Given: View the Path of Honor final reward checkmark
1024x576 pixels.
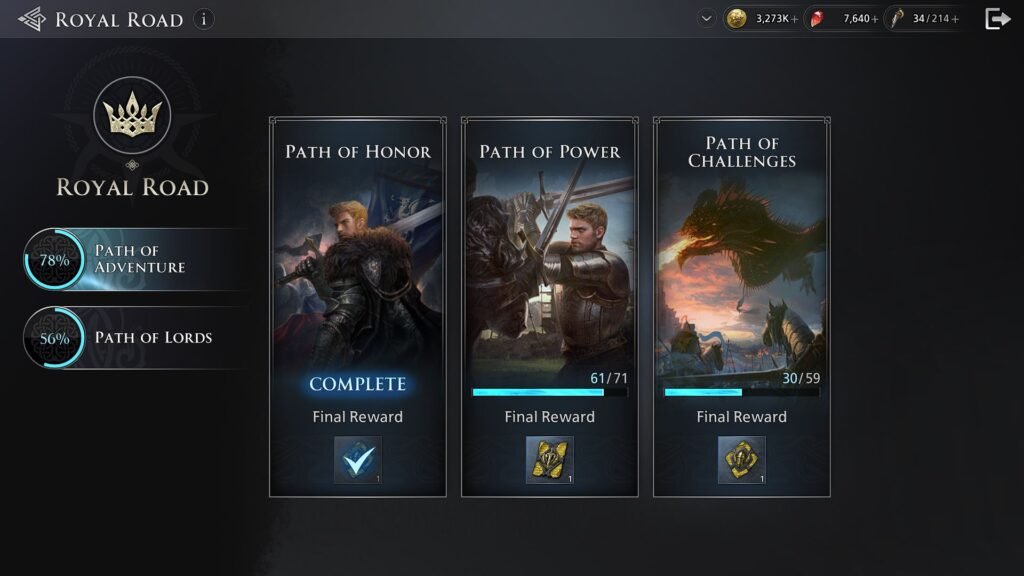Looking at the screenshot, I should [357, 460].
